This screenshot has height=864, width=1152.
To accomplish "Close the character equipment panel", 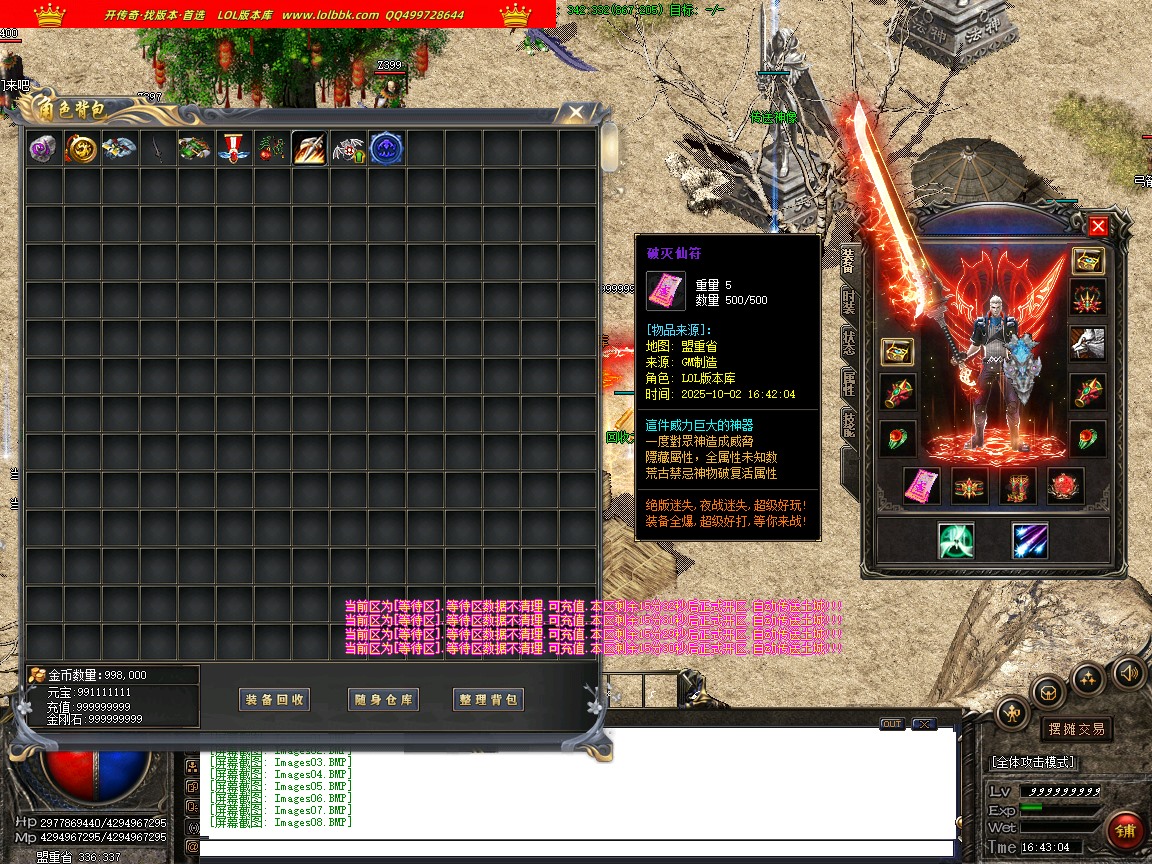I will point(1098,226).
